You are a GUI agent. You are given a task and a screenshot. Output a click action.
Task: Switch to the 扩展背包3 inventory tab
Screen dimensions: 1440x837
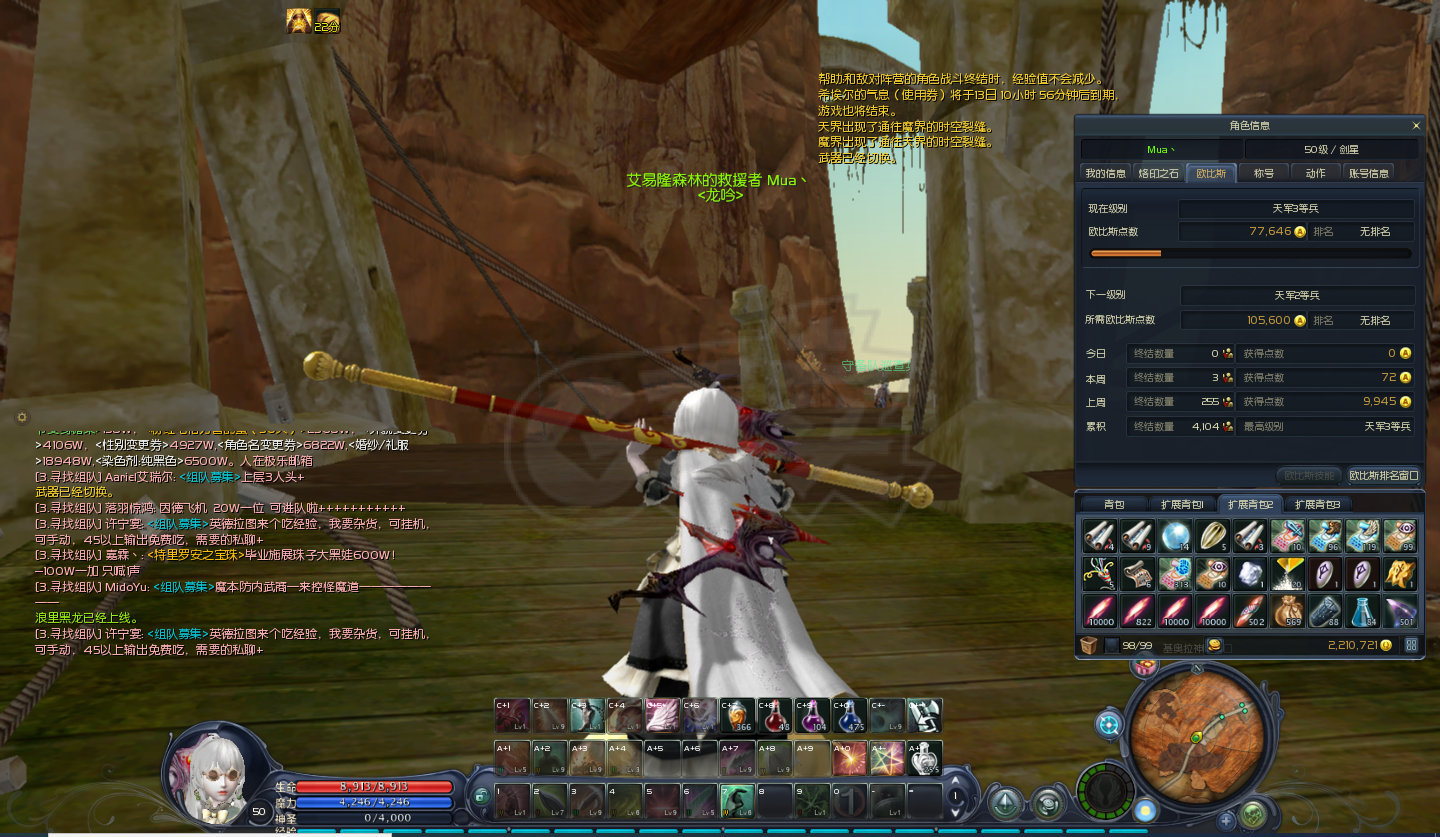1316,504
